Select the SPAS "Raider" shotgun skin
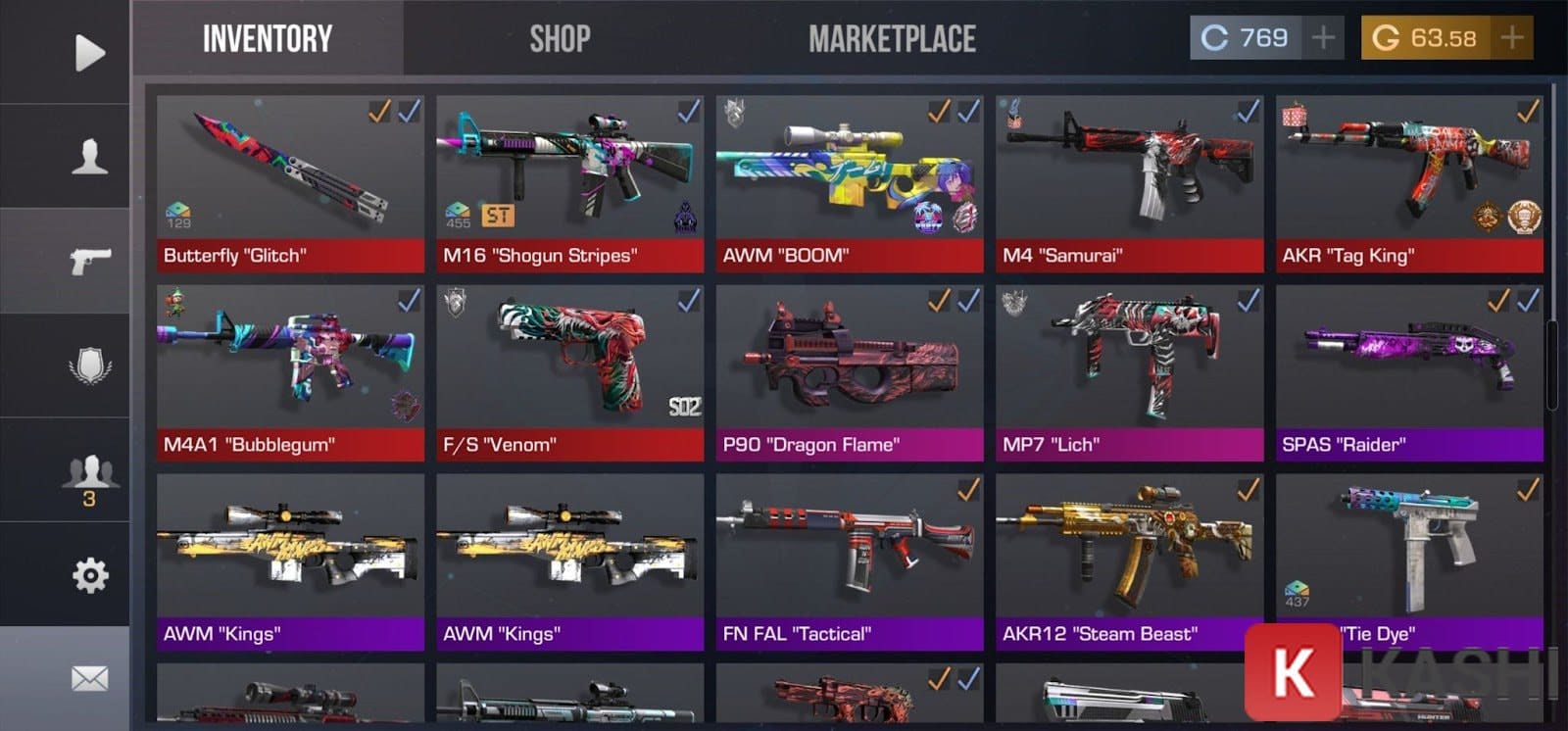The image size is (1568, 731). (1409, 372)
